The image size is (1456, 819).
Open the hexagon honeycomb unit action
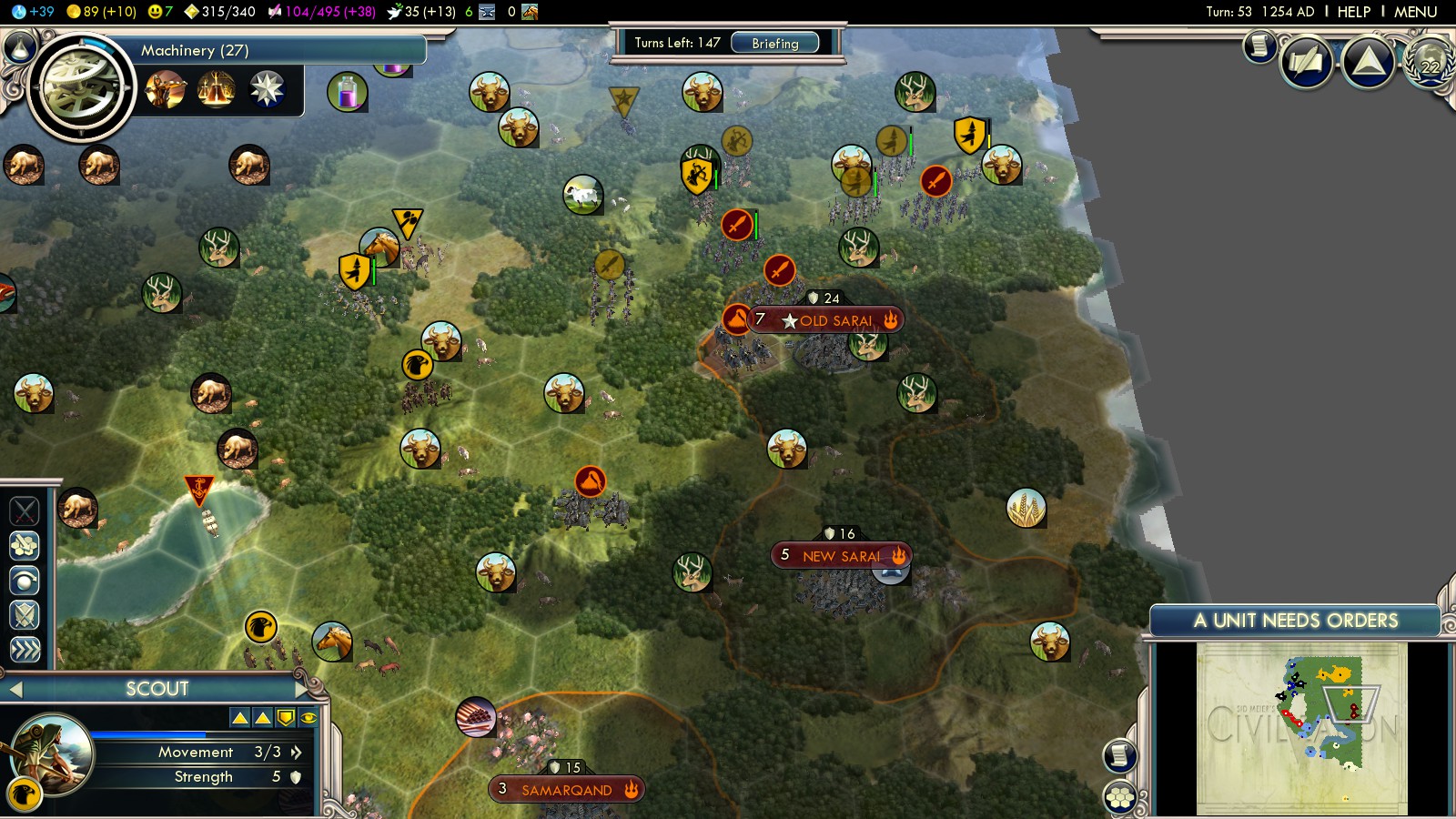[25, 545]
